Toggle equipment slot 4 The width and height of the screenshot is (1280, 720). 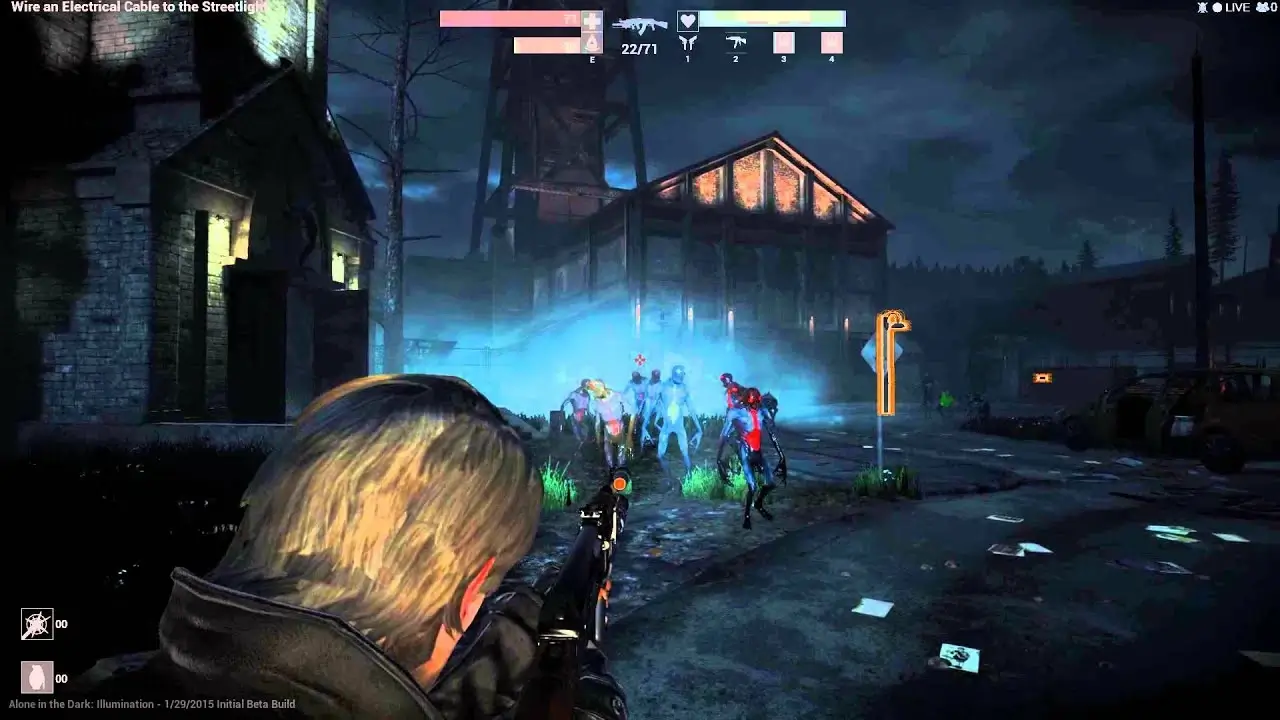point(832,43)
